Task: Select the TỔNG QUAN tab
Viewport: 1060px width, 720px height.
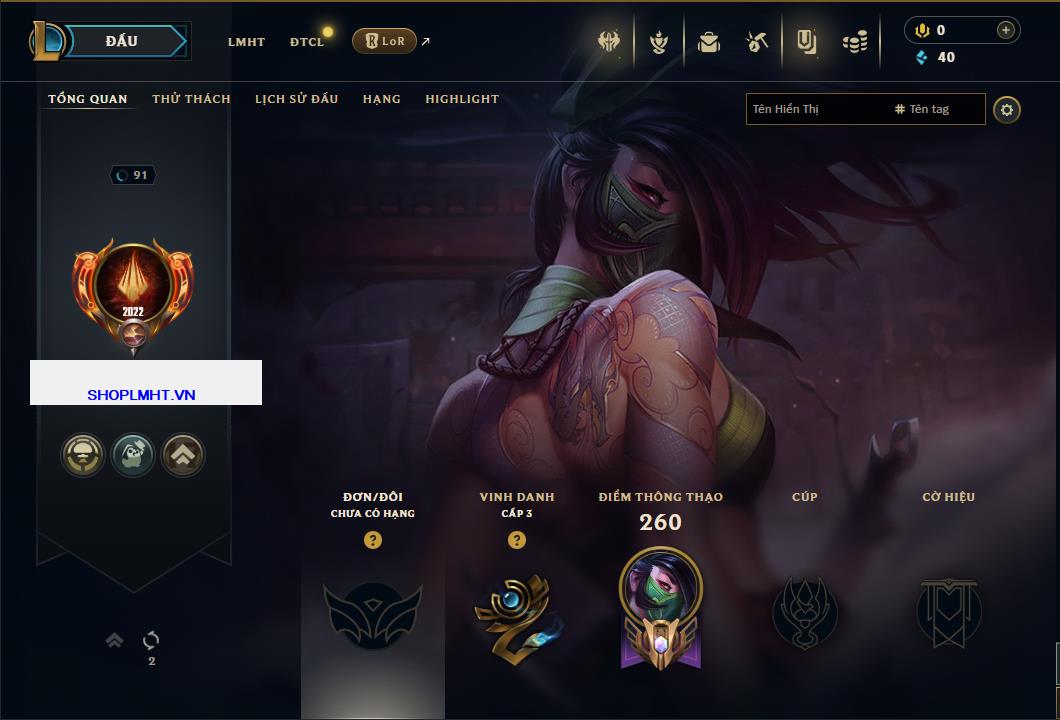Action: click(x=88, y=99)
